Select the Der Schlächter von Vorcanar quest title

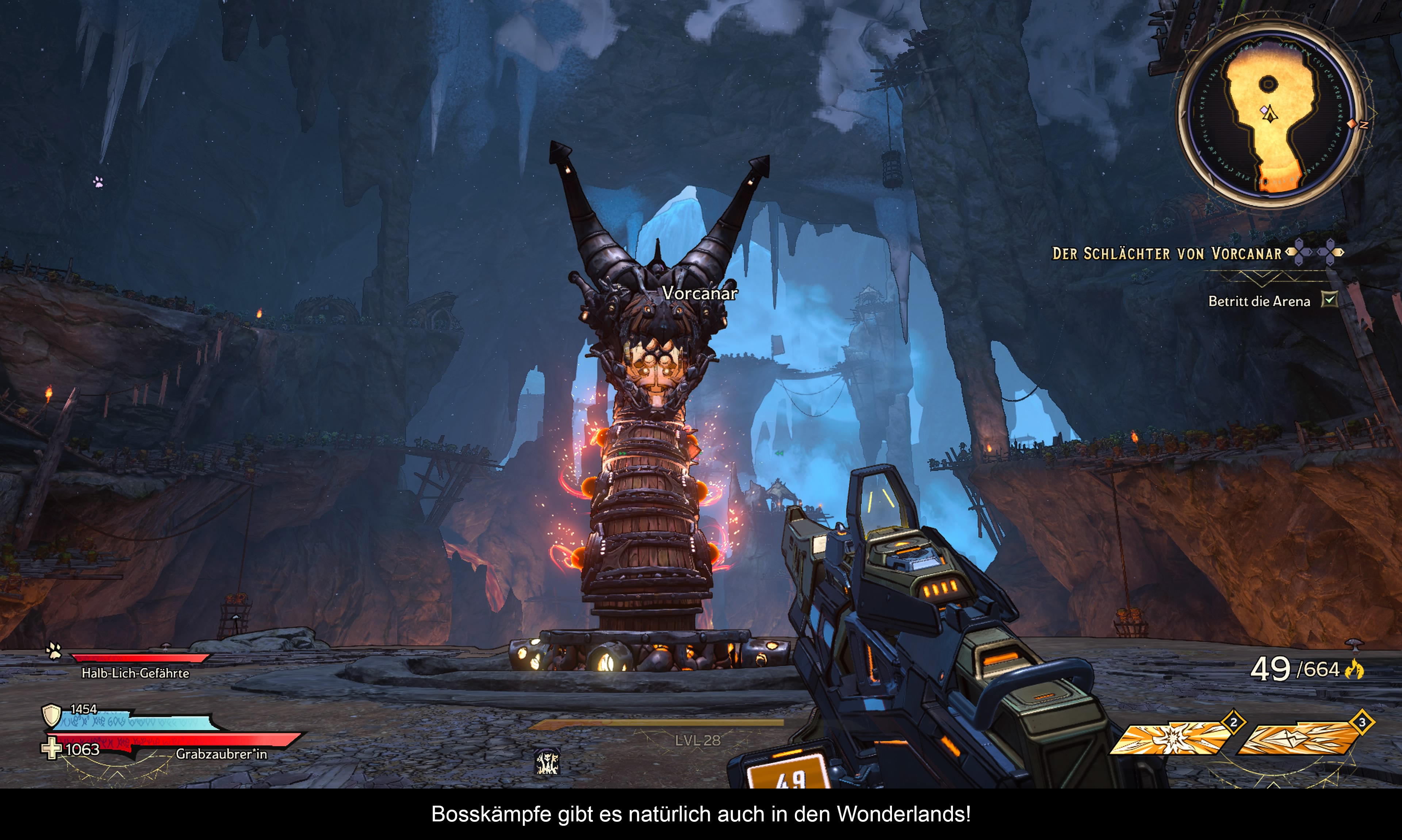1167,254
